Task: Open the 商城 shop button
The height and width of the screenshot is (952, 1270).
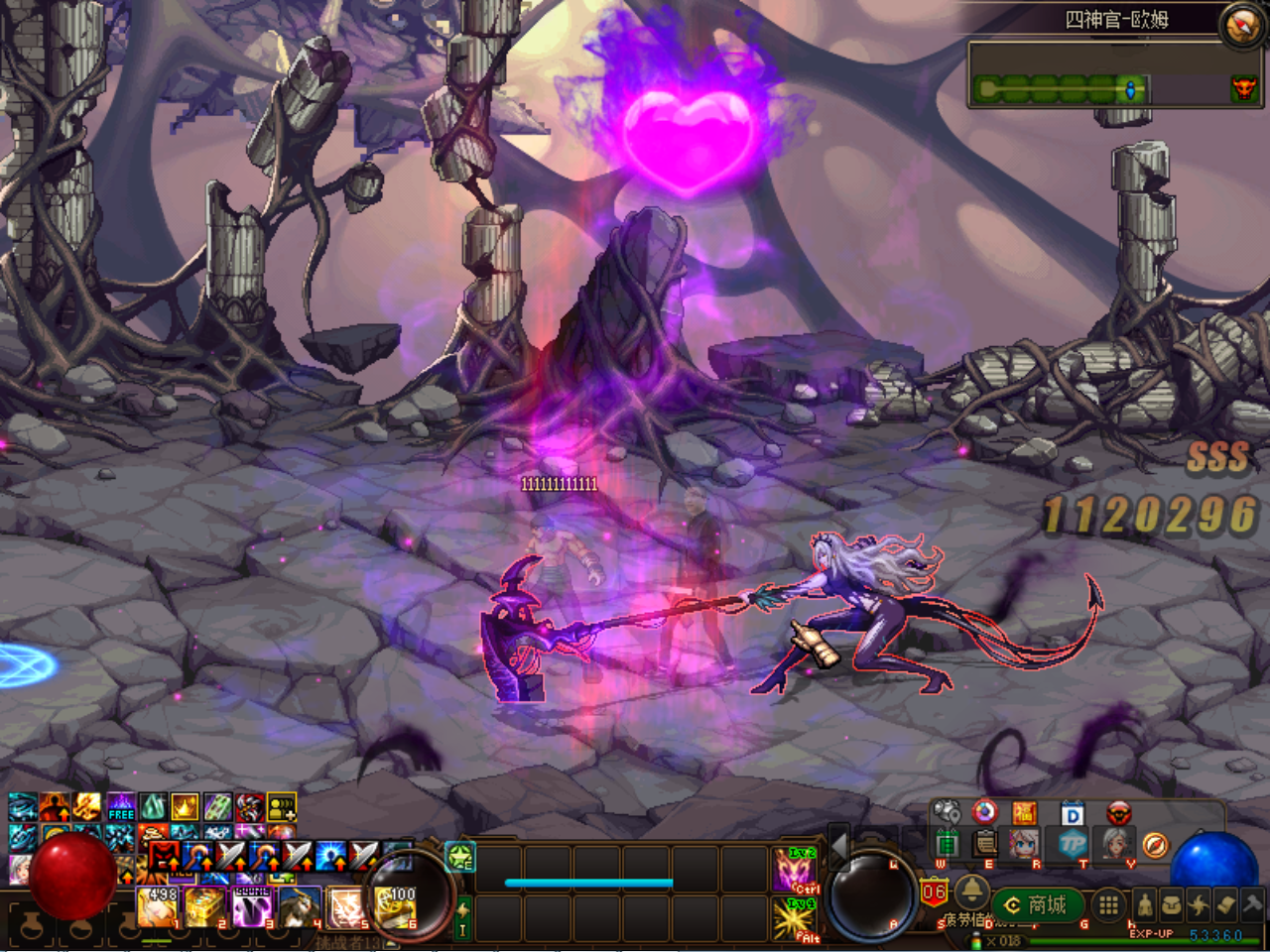Action: (1036, 904)
